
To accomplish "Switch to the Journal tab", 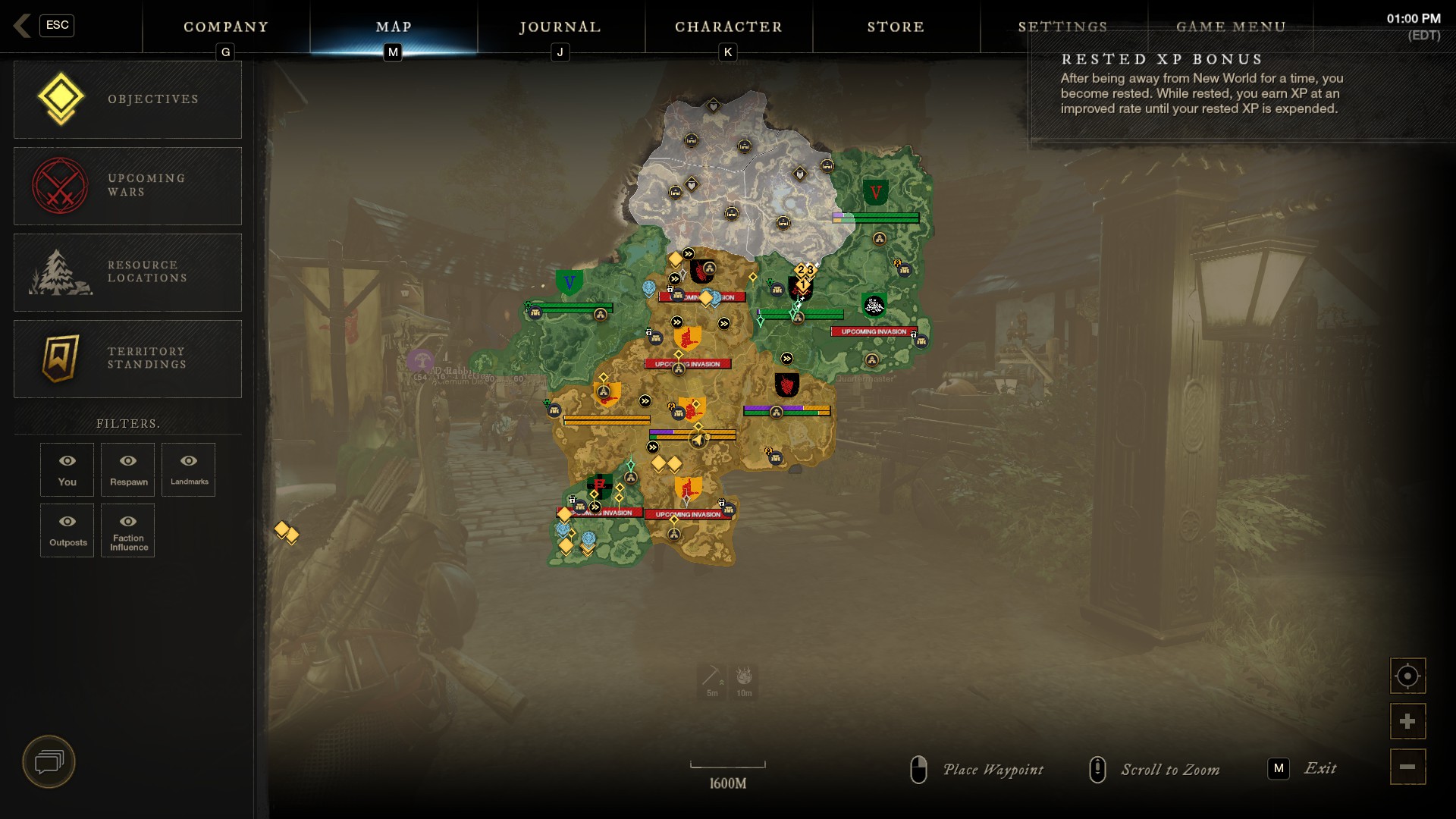I will coord(559,27).
